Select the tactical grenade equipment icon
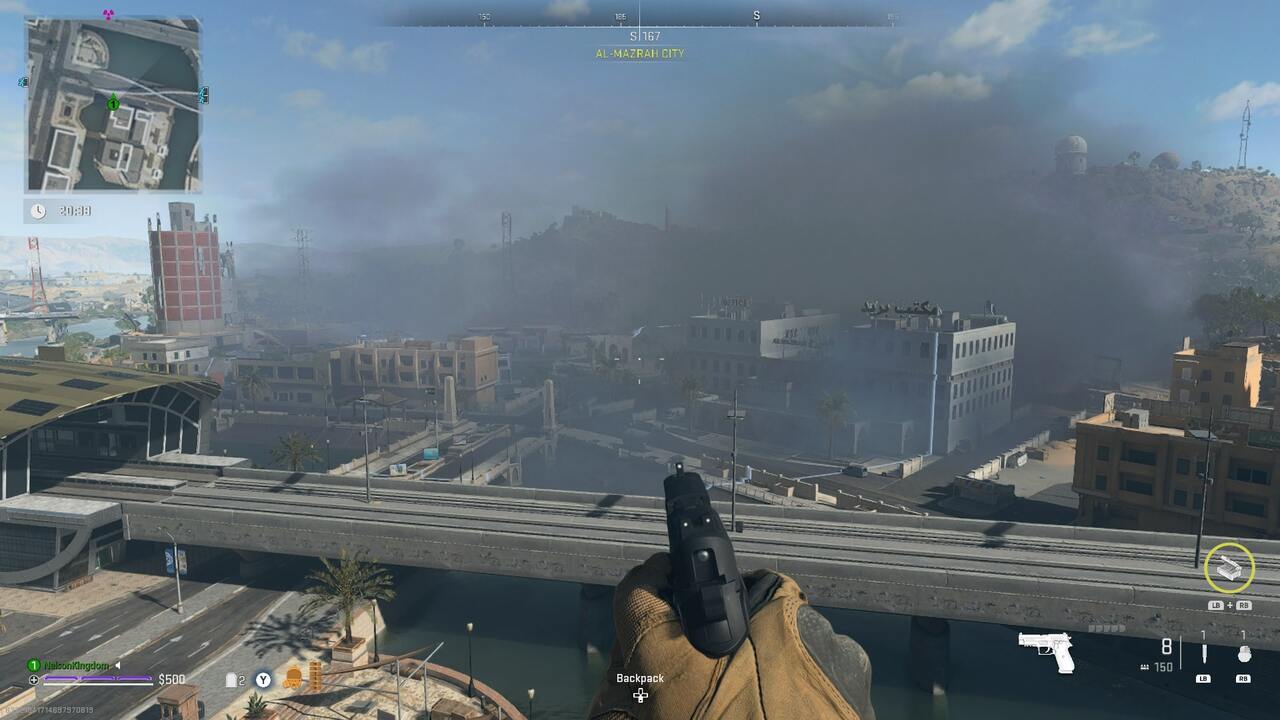The image size is (1280, 720). point(1243,654)
